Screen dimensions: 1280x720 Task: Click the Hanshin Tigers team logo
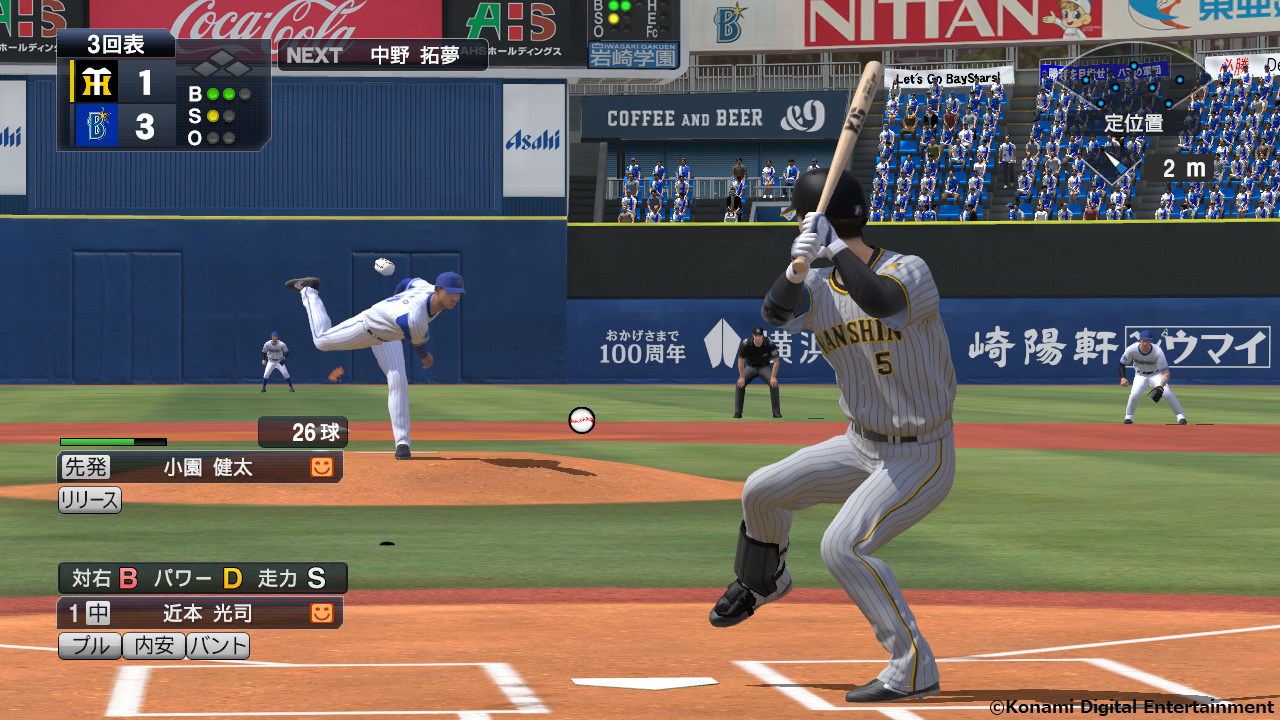tap(96, 82)
